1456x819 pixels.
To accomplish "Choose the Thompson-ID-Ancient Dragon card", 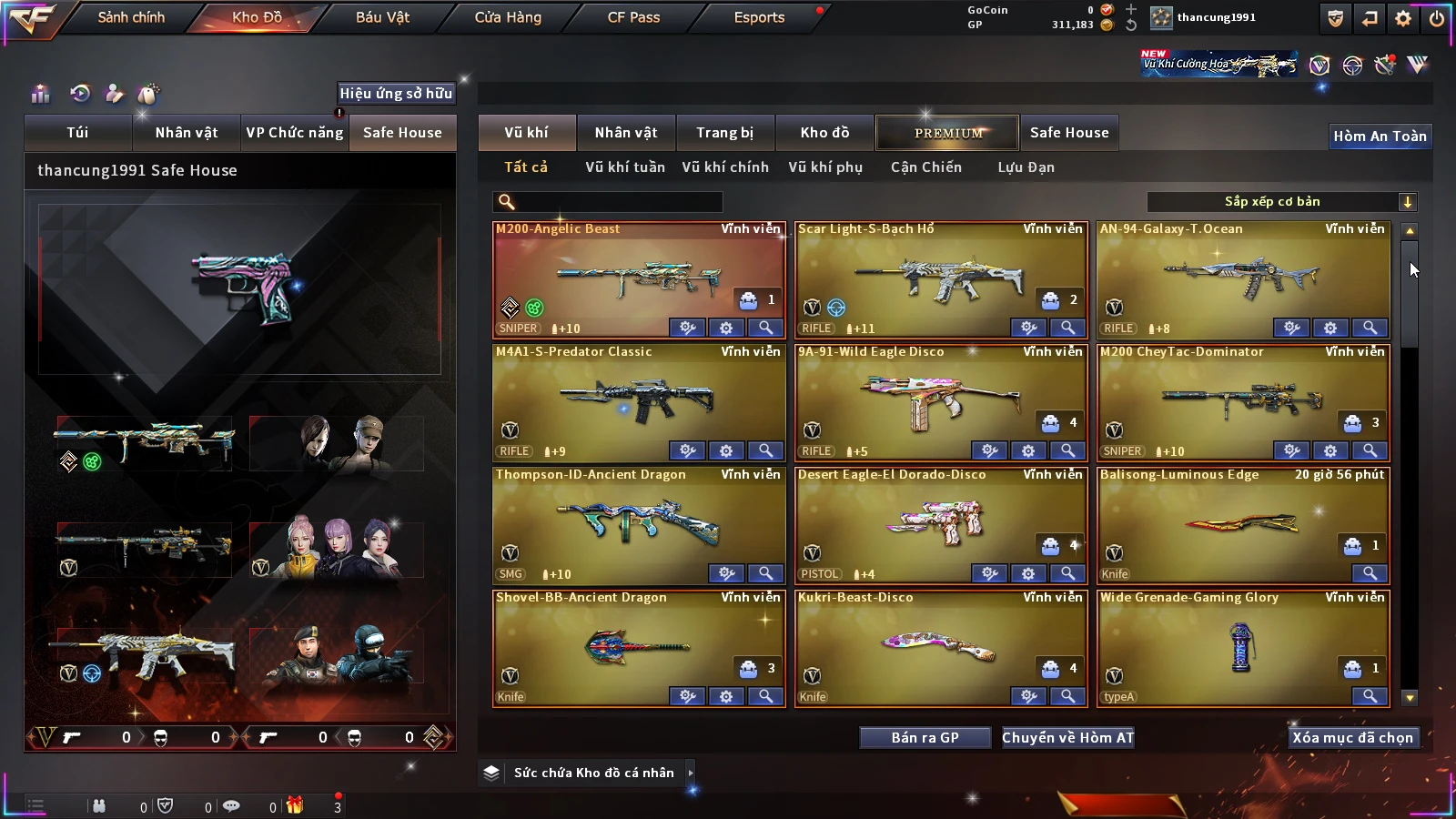I will [x=638, y=521].
